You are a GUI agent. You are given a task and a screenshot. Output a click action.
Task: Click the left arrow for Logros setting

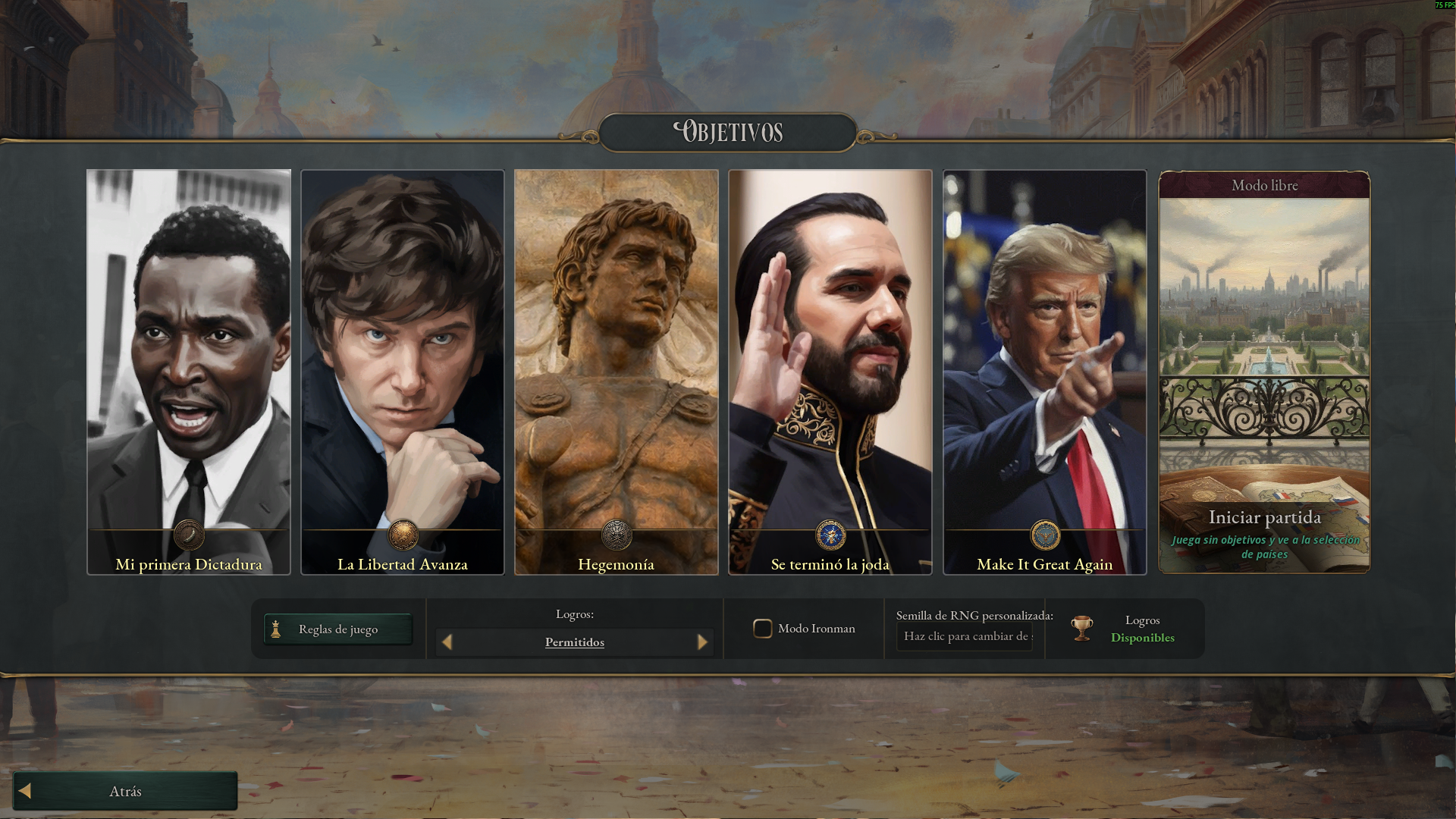(x=447, y=642)
